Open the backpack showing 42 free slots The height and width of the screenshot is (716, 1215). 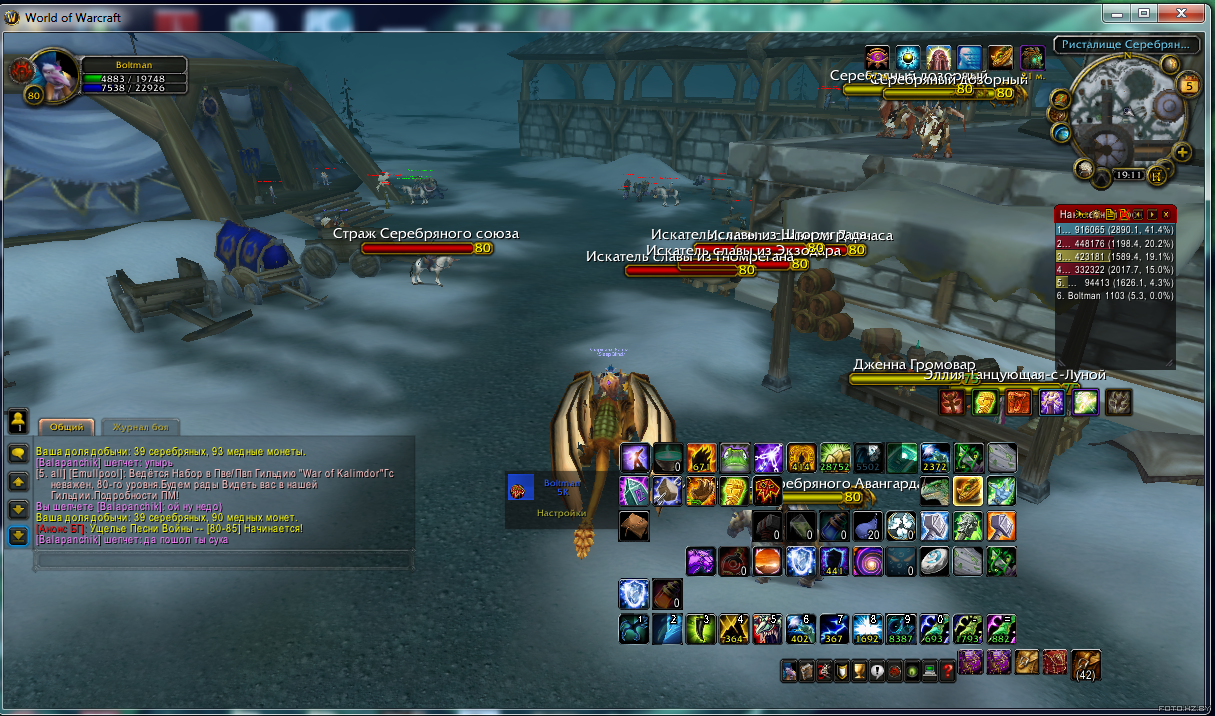tap(1085, 664)
